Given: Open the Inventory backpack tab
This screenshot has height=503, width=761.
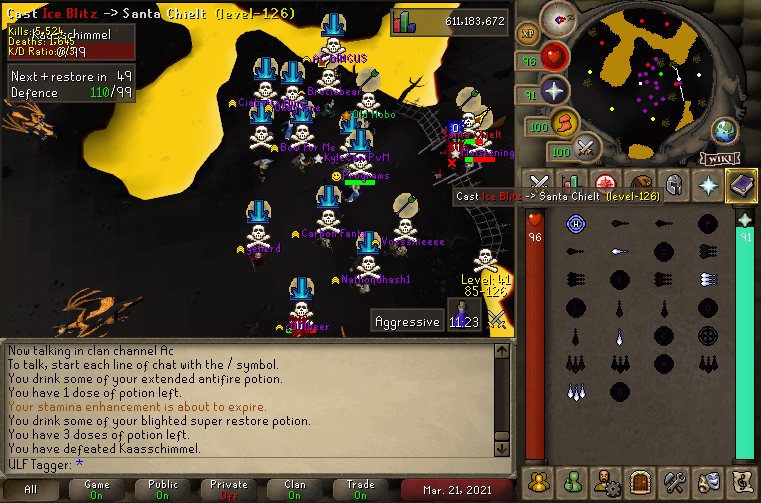Looking at the screenshot, I should 640,184.
